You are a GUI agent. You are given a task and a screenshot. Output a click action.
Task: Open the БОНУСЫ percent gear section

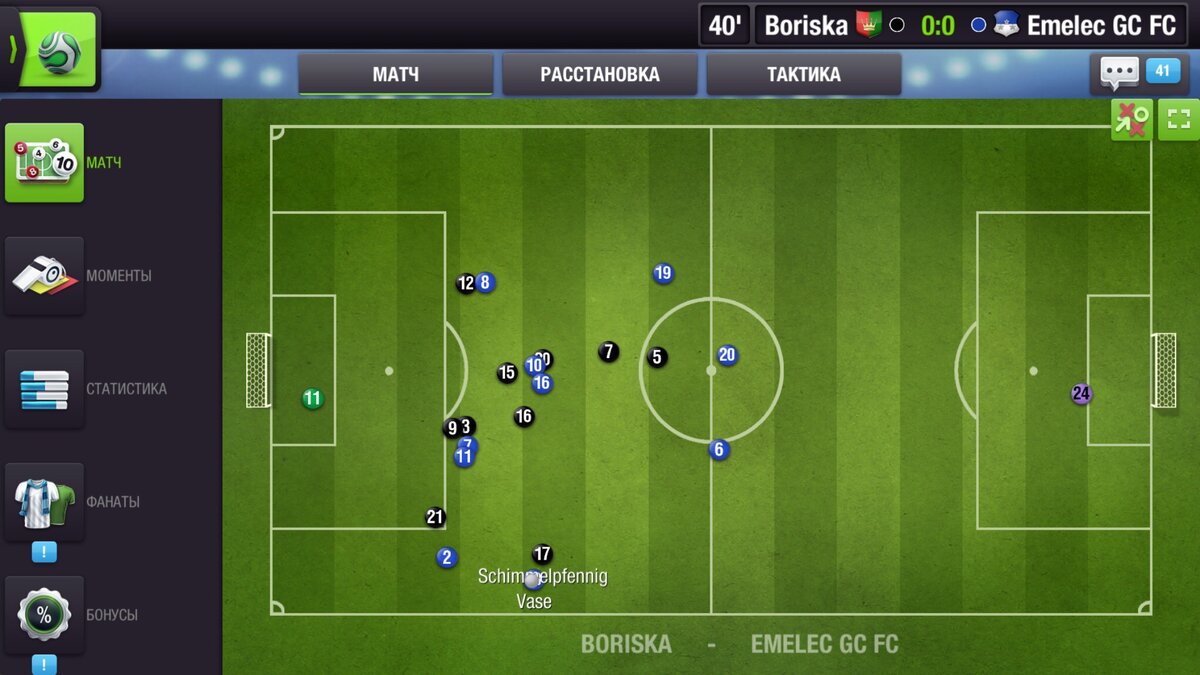(45, 614)
